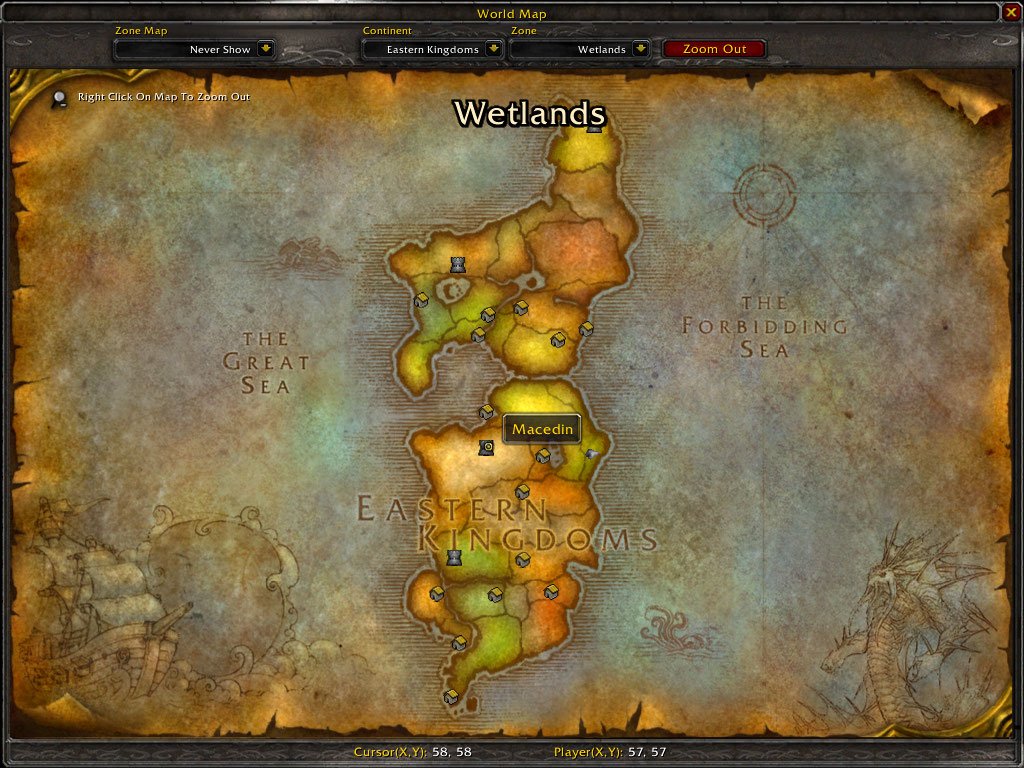Open the Zone Map dropdown
The height and width of the screenshot is (768, 1024).
[265, 49]
